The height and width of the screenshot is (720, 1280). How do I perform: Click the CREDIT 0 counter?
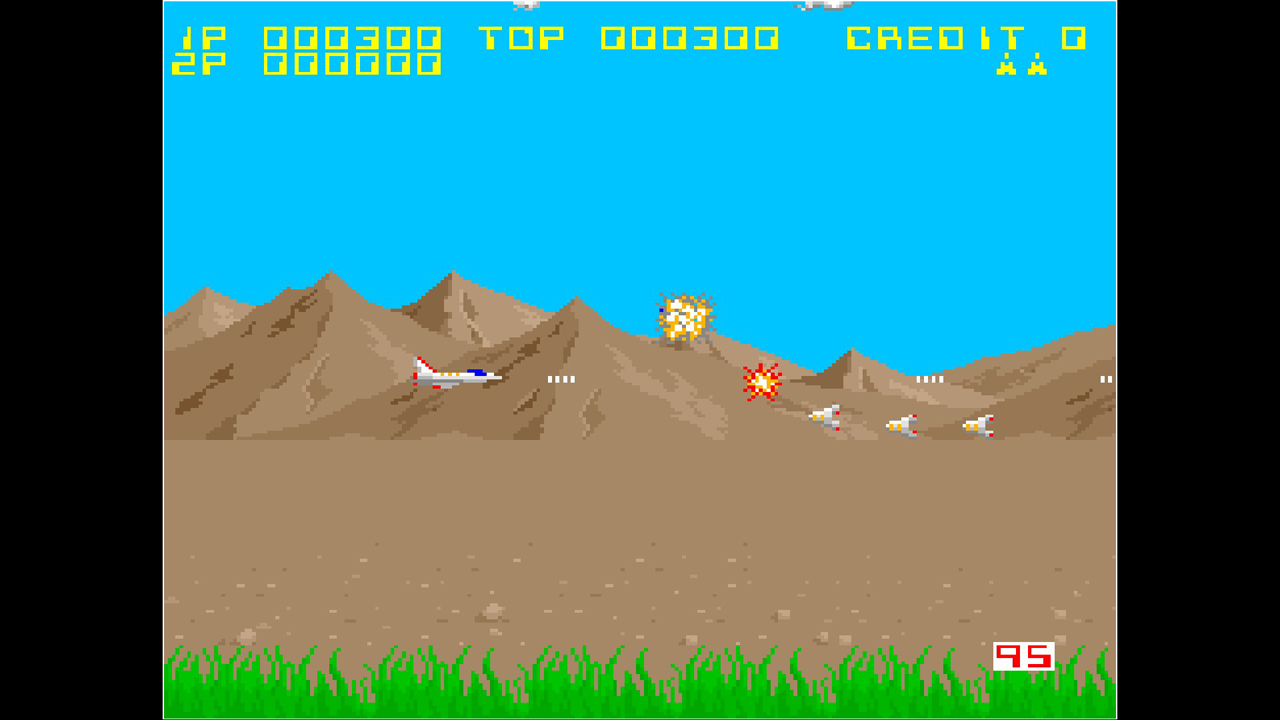pos(965,38)
